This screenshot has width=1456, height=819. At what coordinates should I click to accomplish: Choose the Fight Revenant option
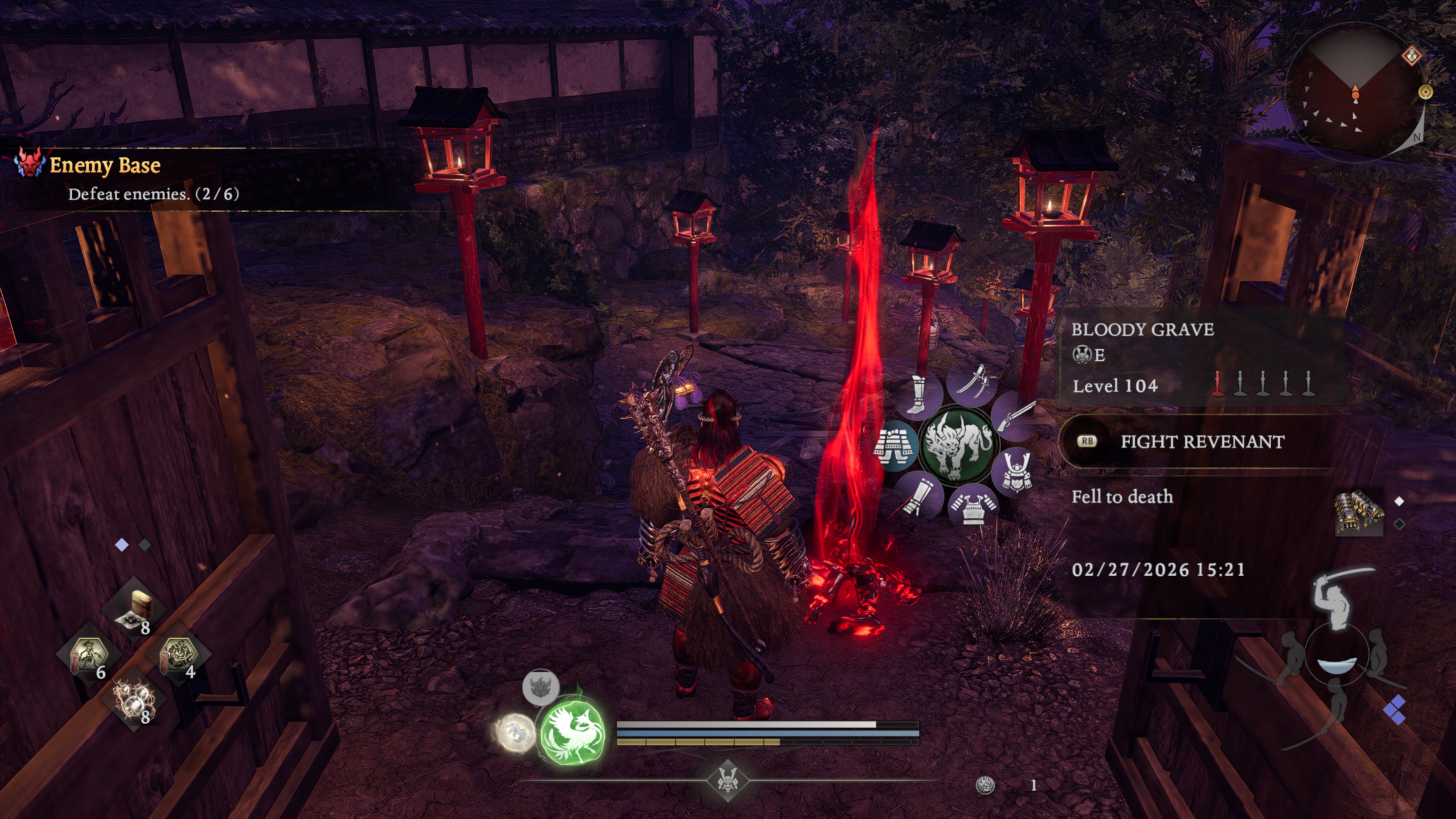(1202, 441)
